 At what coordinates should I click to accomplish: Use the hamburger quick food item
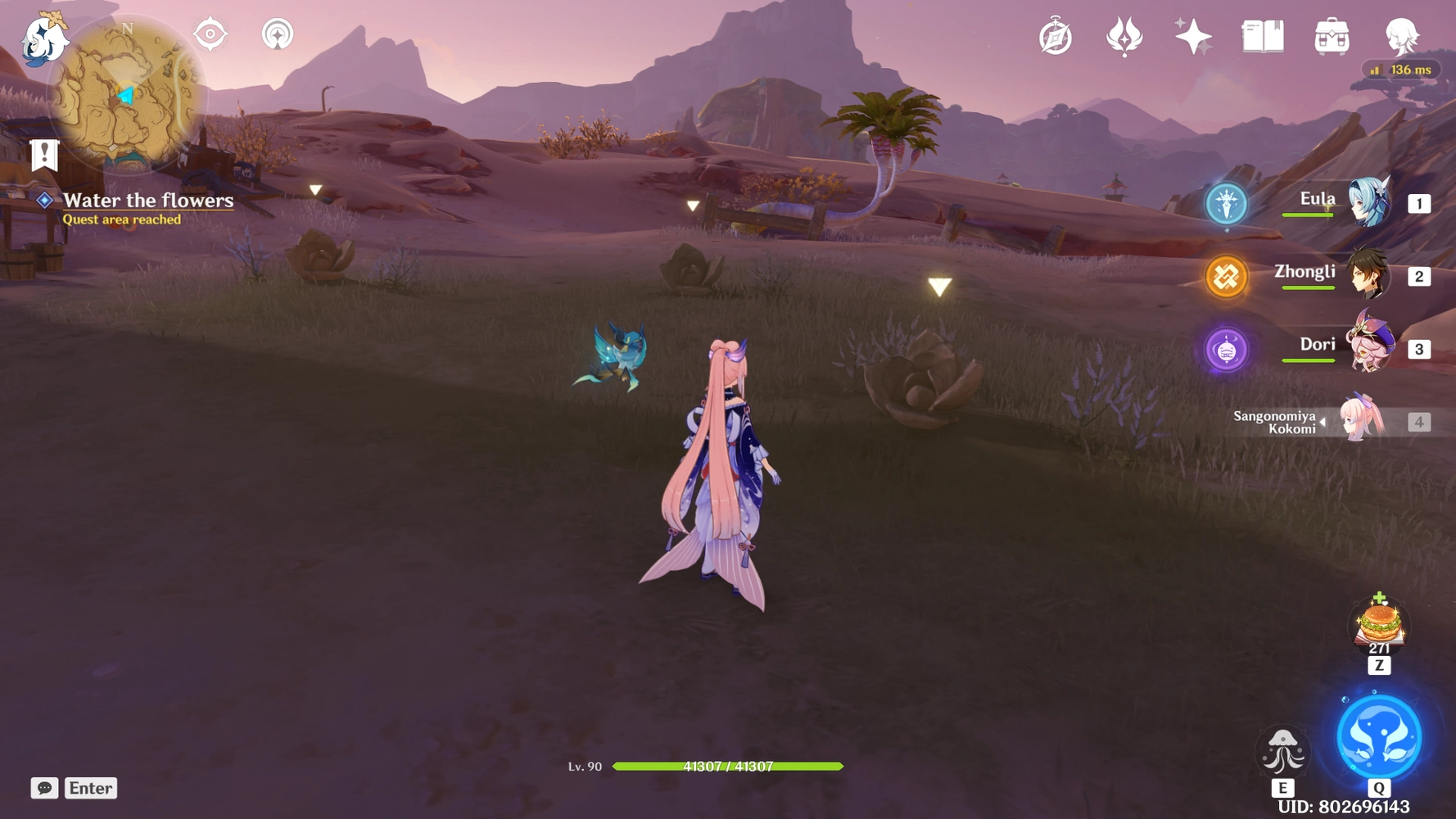tap(1377, 625)
